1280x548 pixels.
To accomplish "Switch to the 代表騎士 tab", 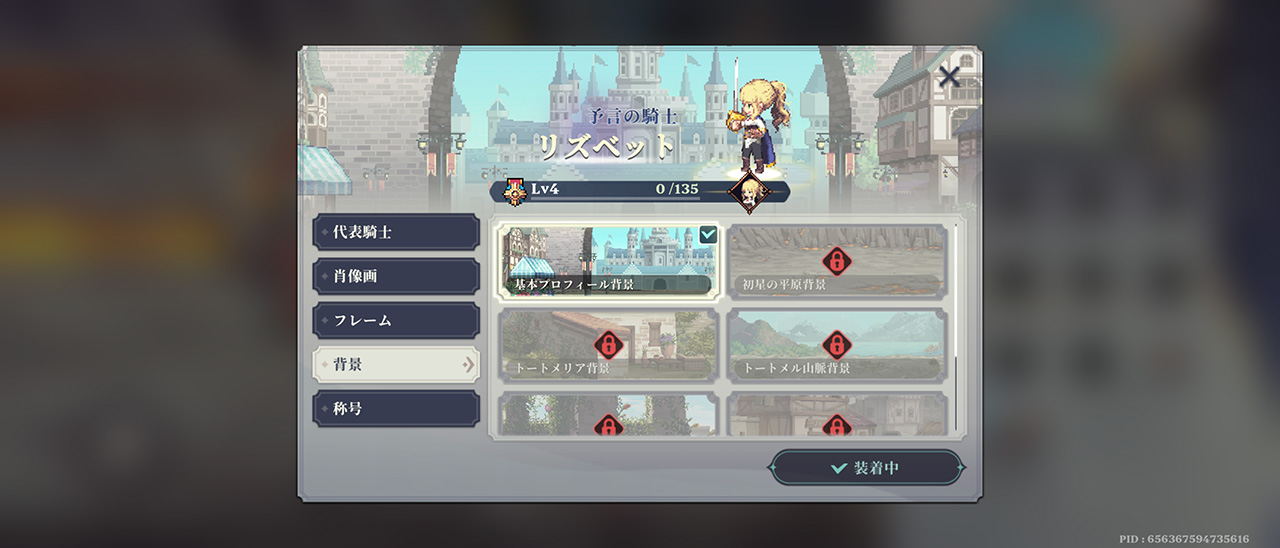I will tap(396, 232).
